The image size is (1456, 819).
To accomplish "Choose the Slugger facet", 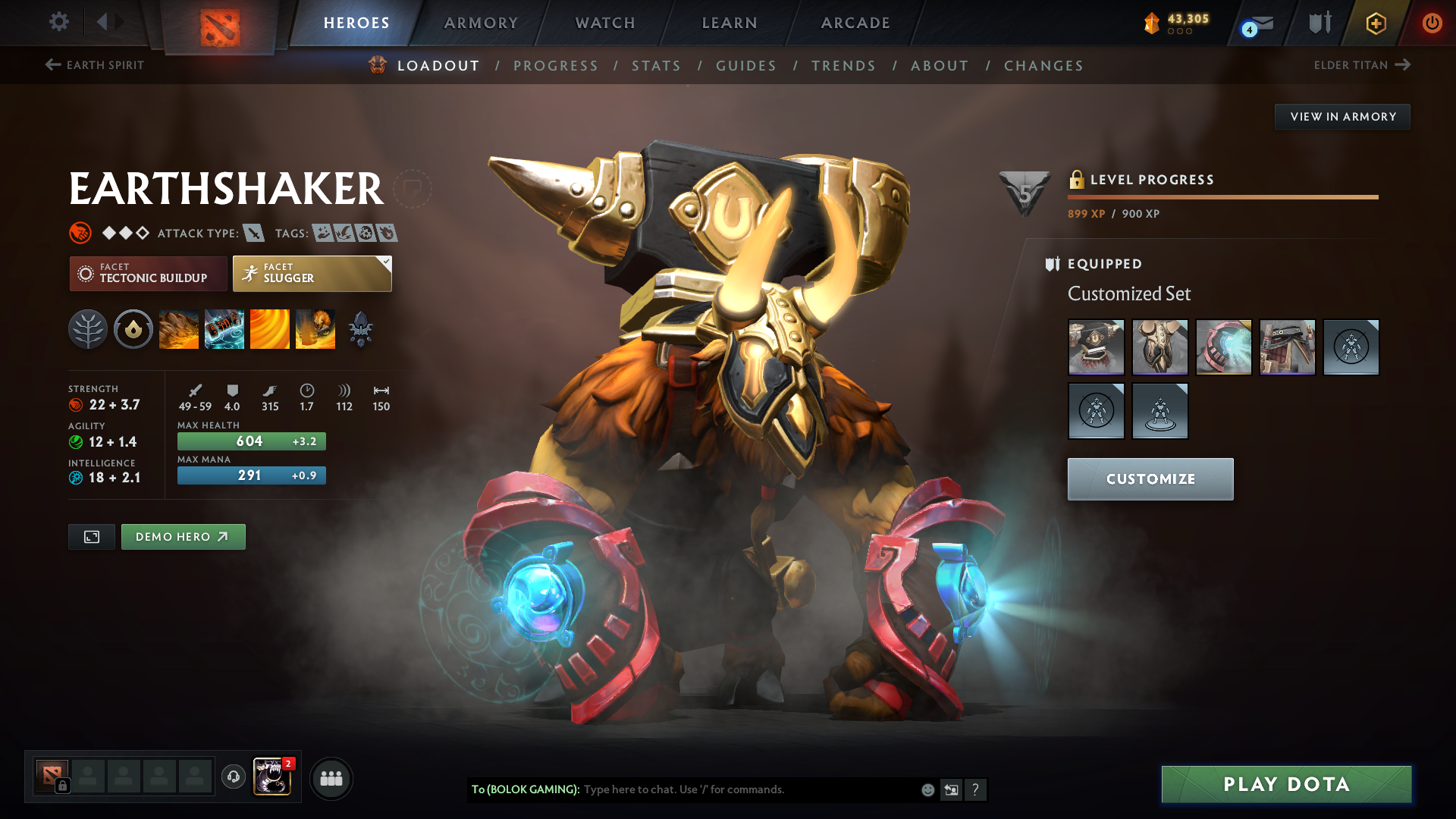I will 312,274.
